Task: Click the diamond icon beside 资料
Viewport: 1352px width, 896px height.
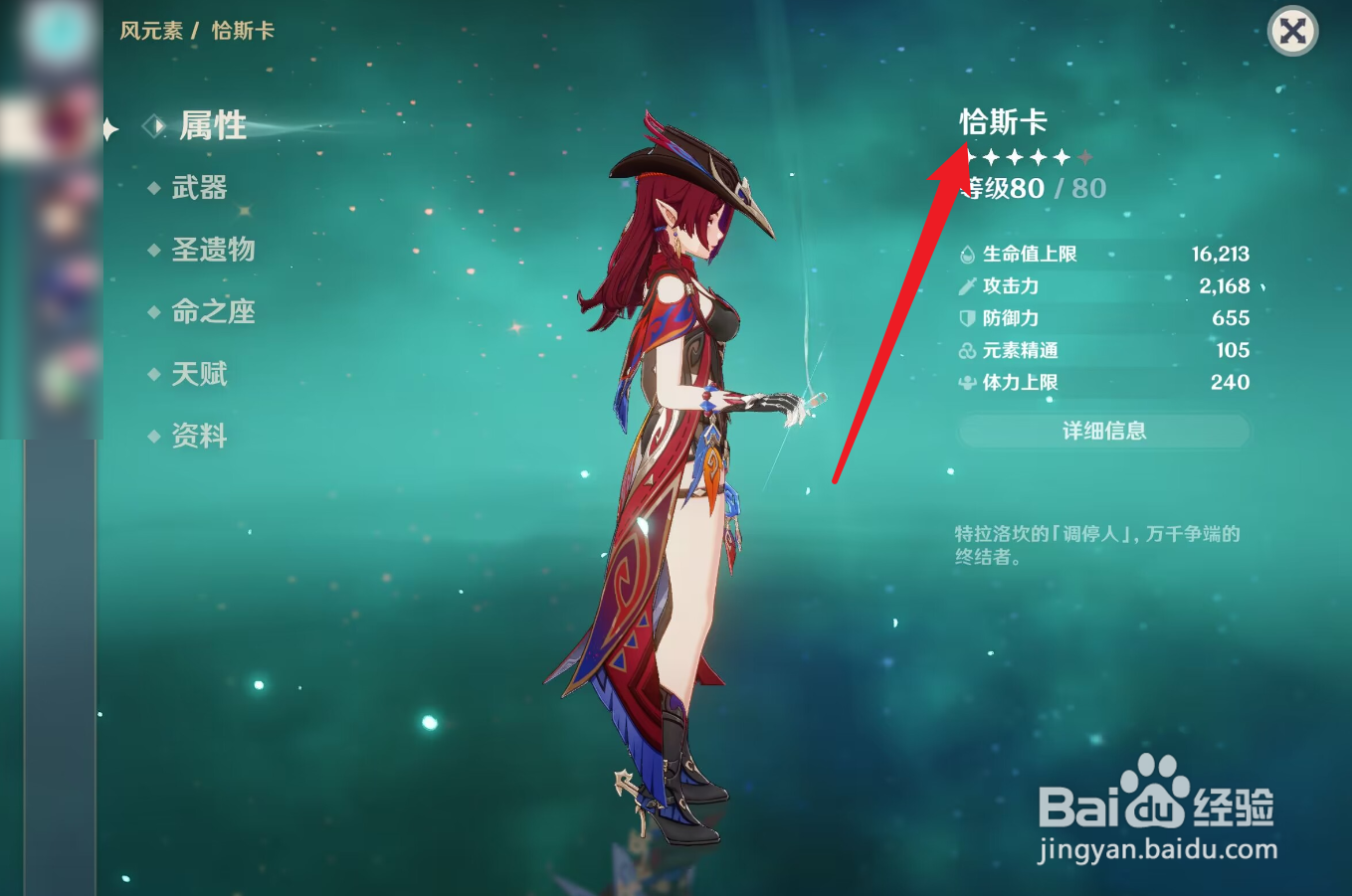Action: click(x=155, y=438)
